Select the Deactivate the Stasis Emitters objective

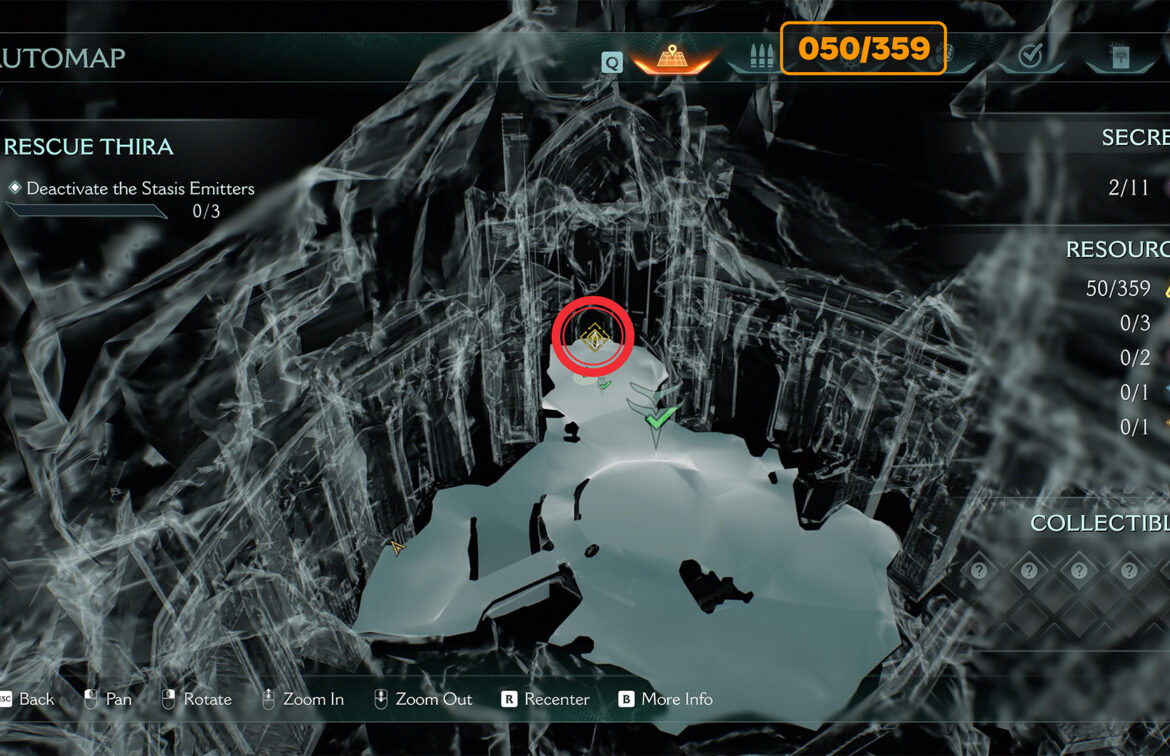(x=140, y=188)
